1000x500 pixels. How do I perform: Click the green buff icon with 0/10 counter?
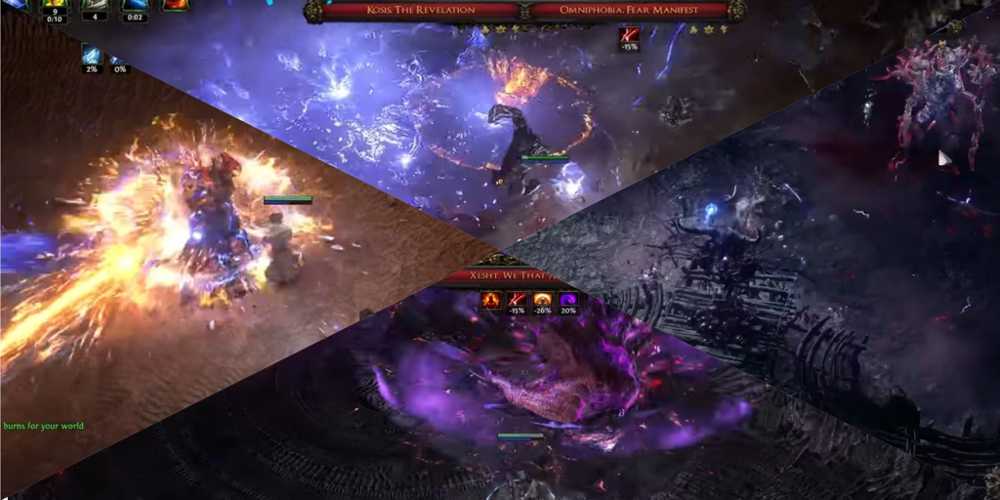[x=56, y=5]
